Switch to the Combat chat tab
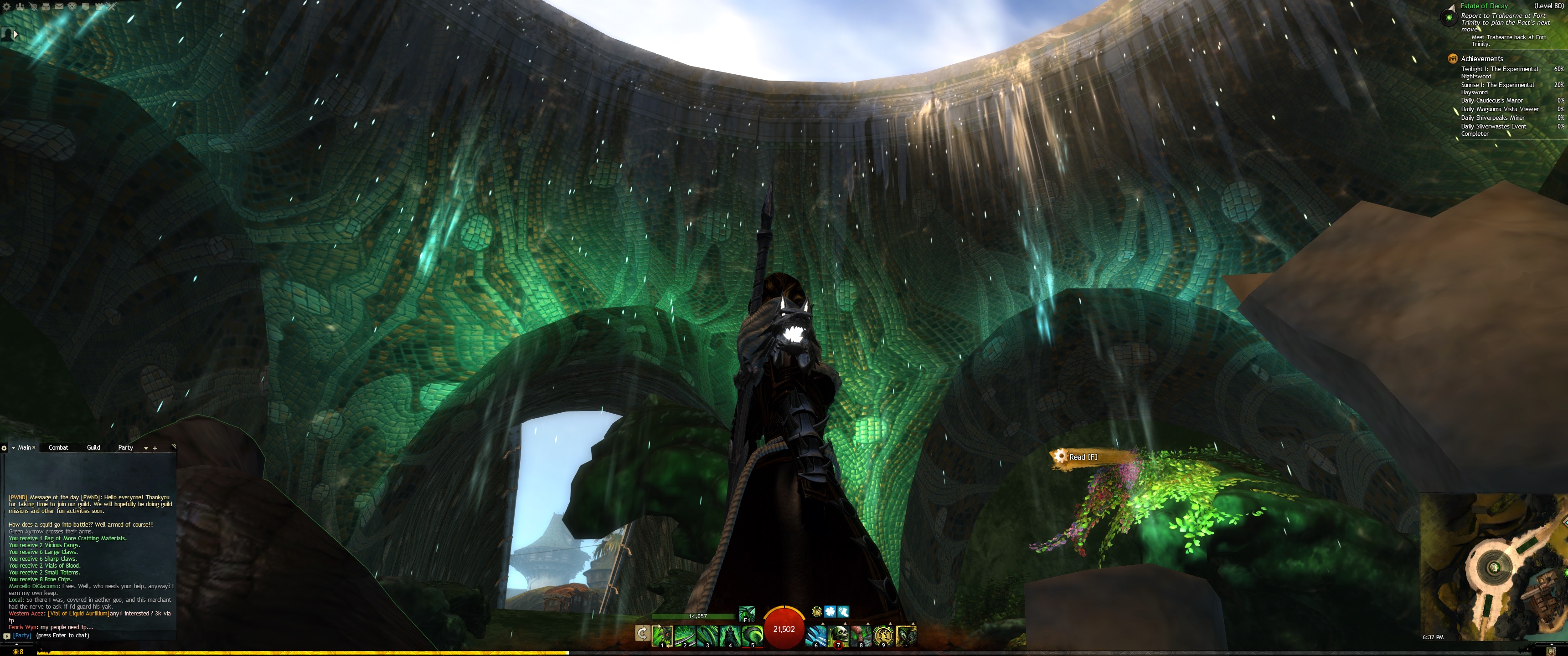This screenshot has width=1568, height=656. (58, 447)
